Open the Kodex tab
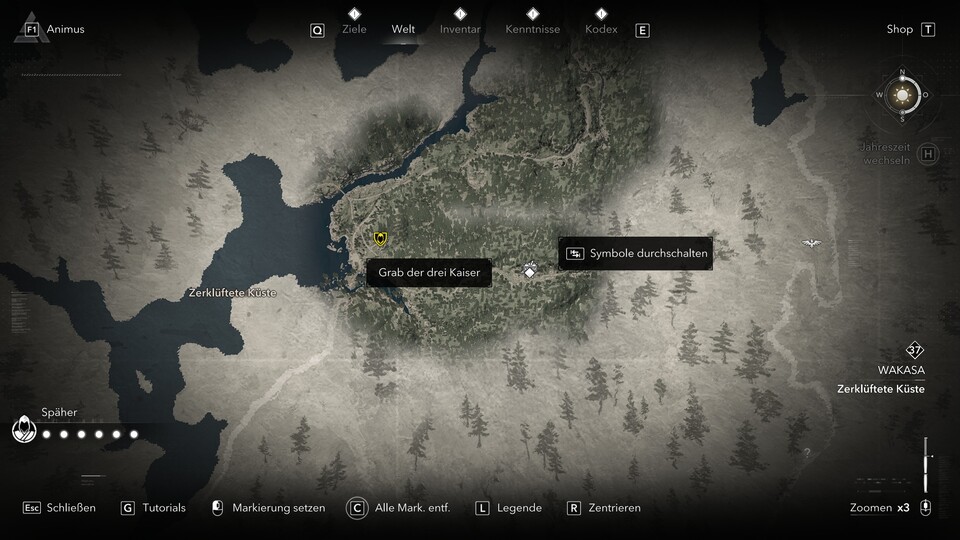 click(601, 29)
